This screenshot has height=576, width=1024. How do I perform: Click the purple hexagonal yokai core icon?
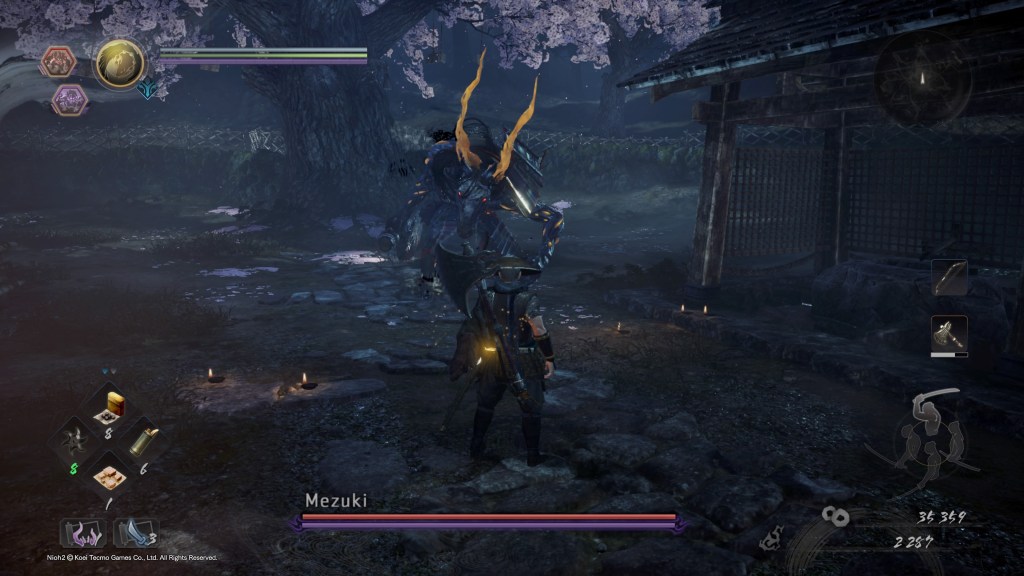(69, 100)
